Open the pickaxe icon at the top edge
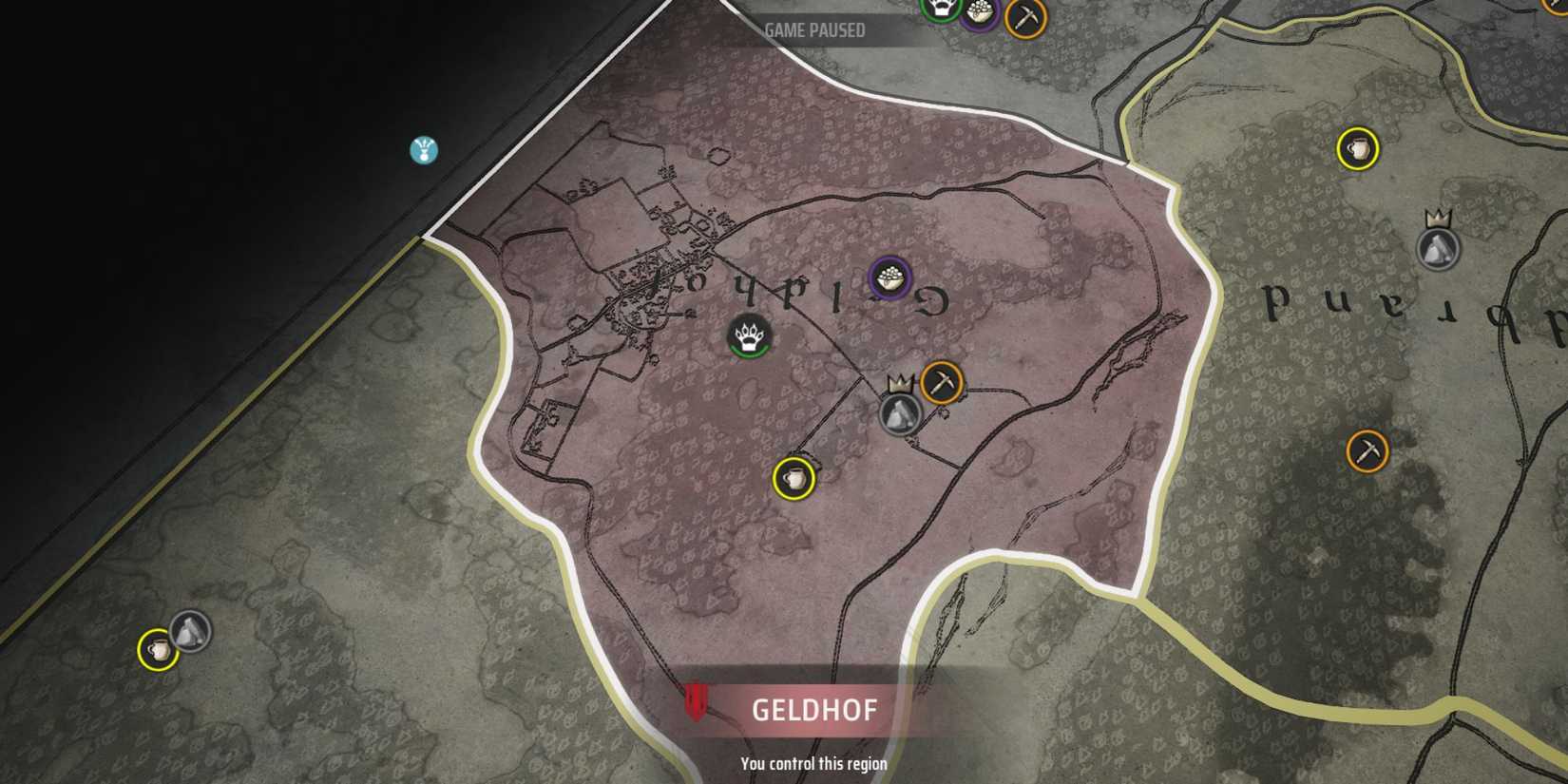This screenshot has height=784, width=1568. coord(1026,12)
